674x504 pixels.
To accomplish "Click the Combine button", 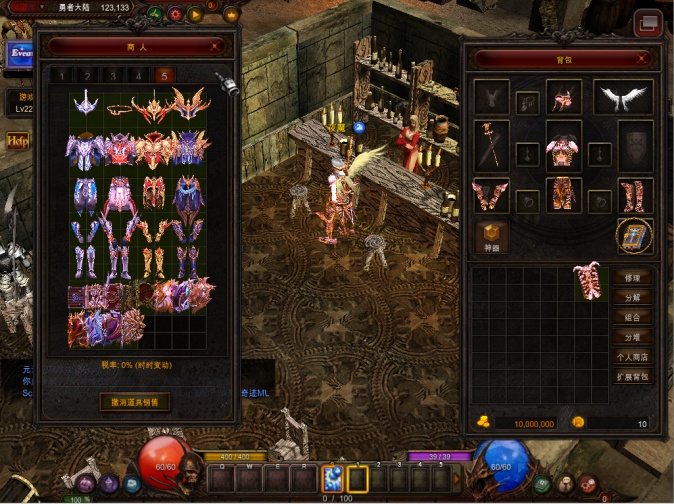I will coord(632,317).
